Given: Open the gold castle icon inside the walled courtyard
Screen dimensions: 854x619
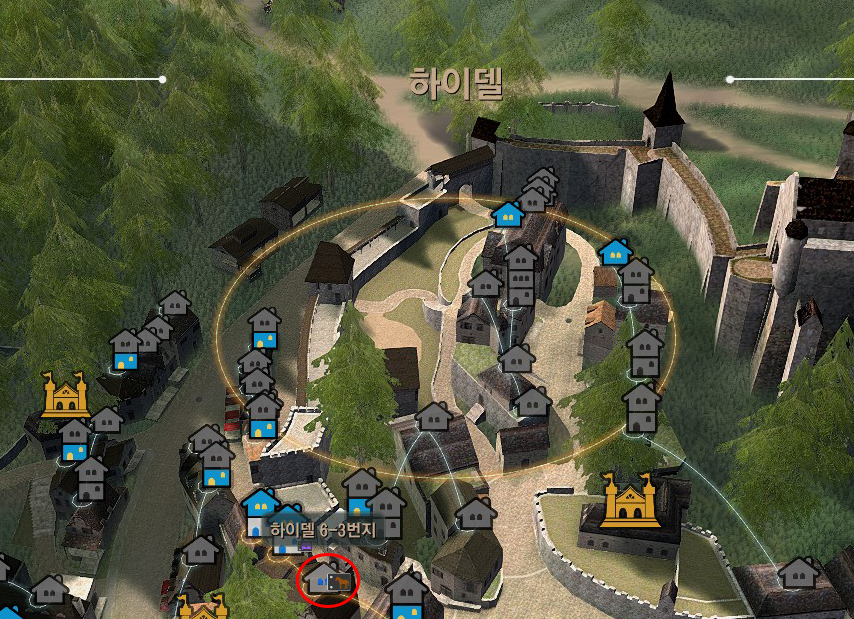Looking at the screenshot, I should [x=631, y=500].
